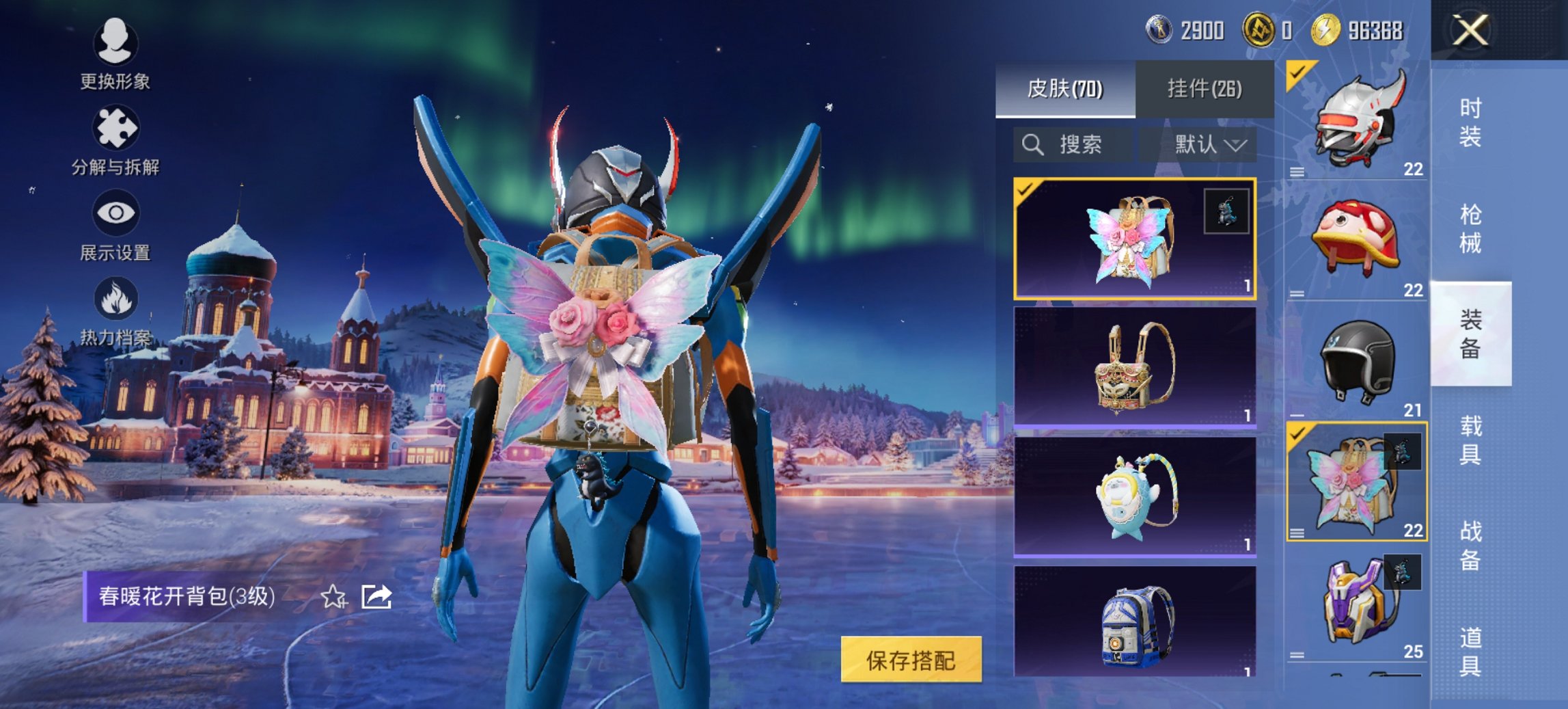Switch to the 皮肤(70) skins tab
This screenshot has height=709, width=1568.
(x=1065, y=89)
